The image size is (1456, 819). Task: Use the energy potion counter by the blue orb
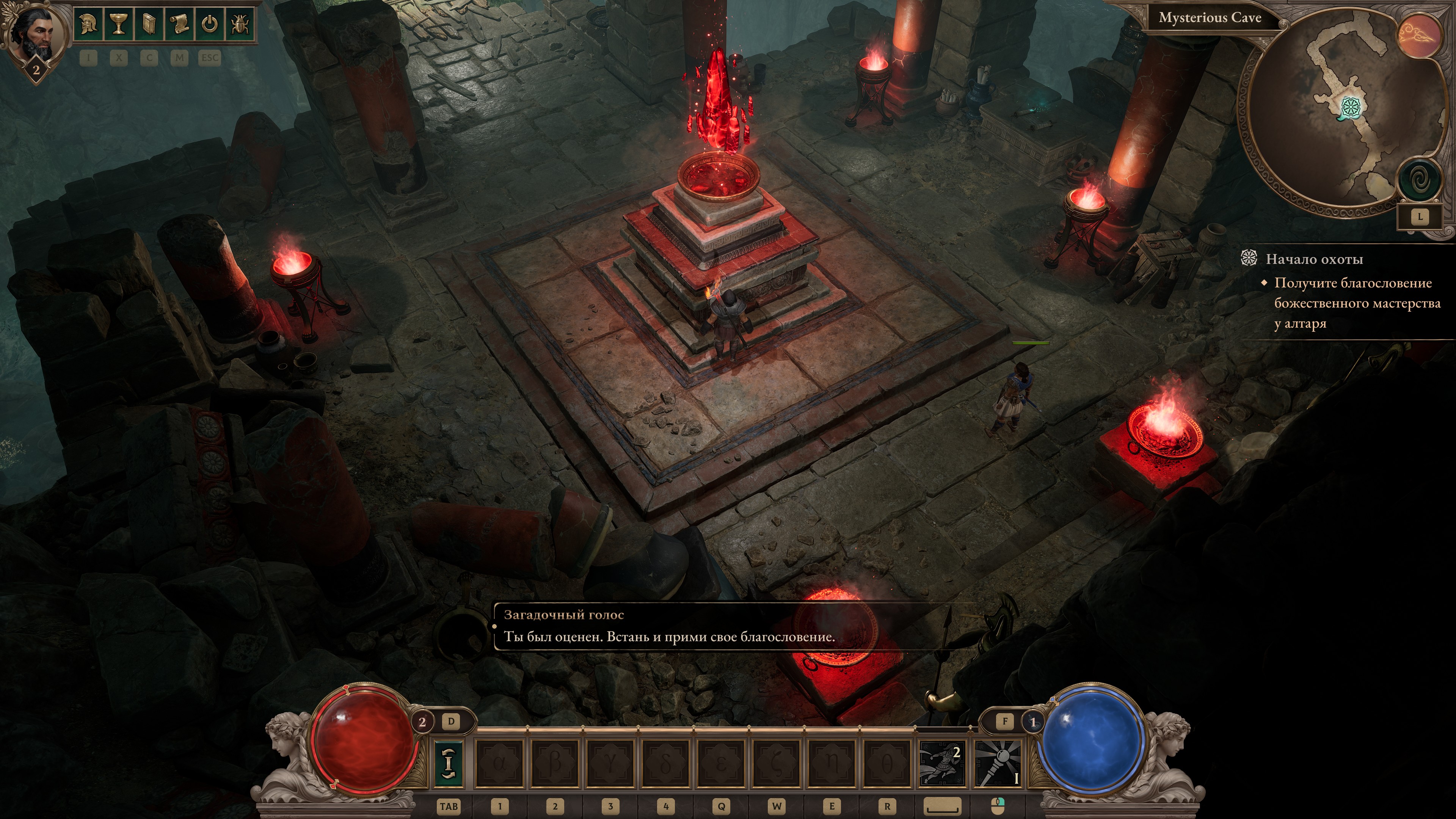coord(1033,722)
